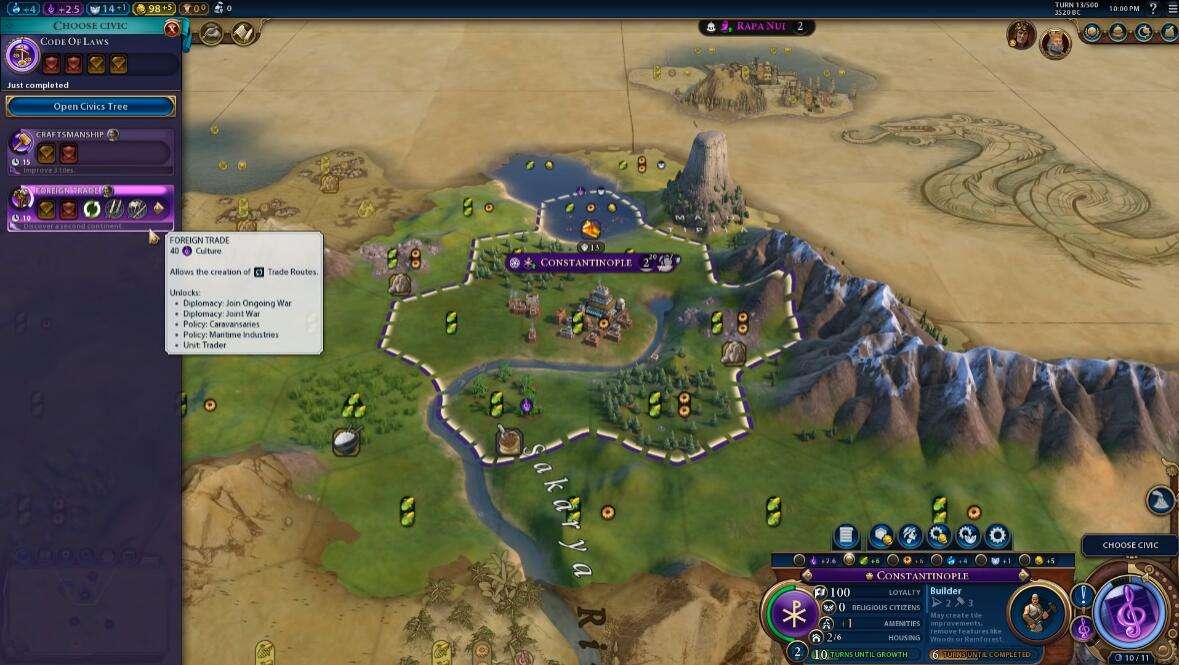Open the research tree flask button
The image size is (1179, 665).
coord(212,33)
